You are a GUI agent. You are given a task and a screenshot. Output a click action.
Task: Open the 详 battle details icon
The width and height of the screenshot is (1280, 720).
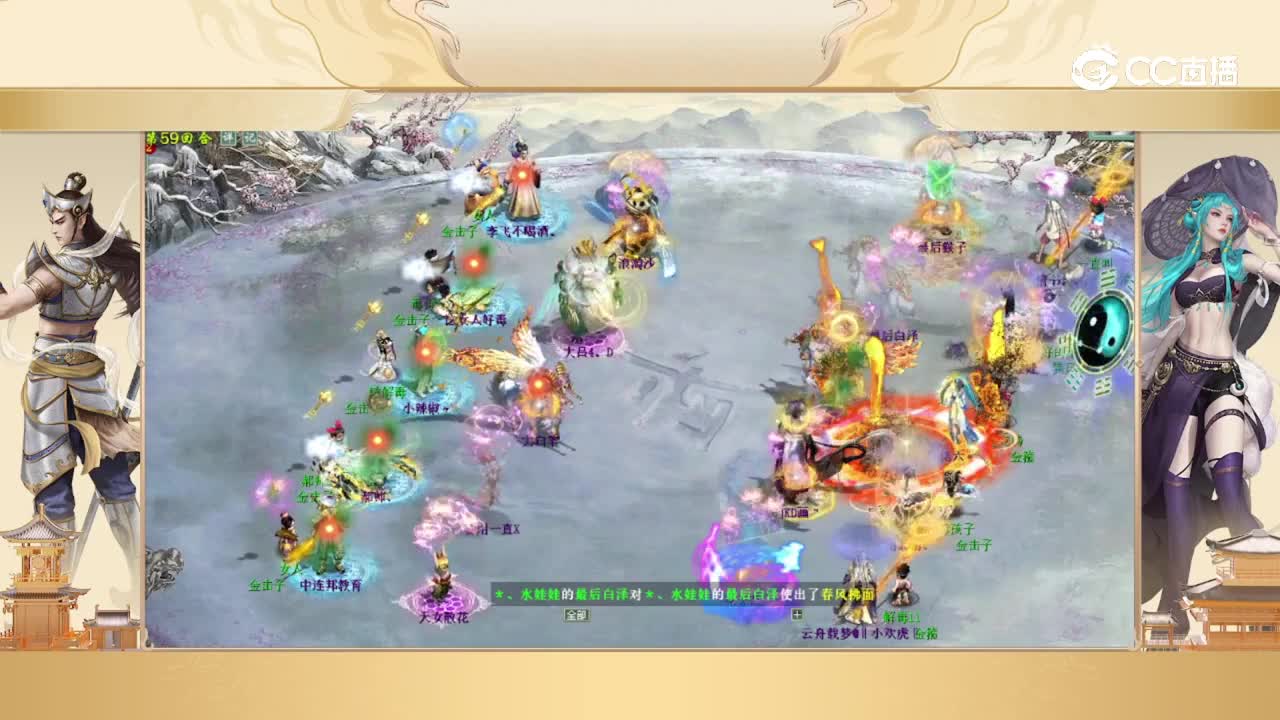tap(228, 136)
